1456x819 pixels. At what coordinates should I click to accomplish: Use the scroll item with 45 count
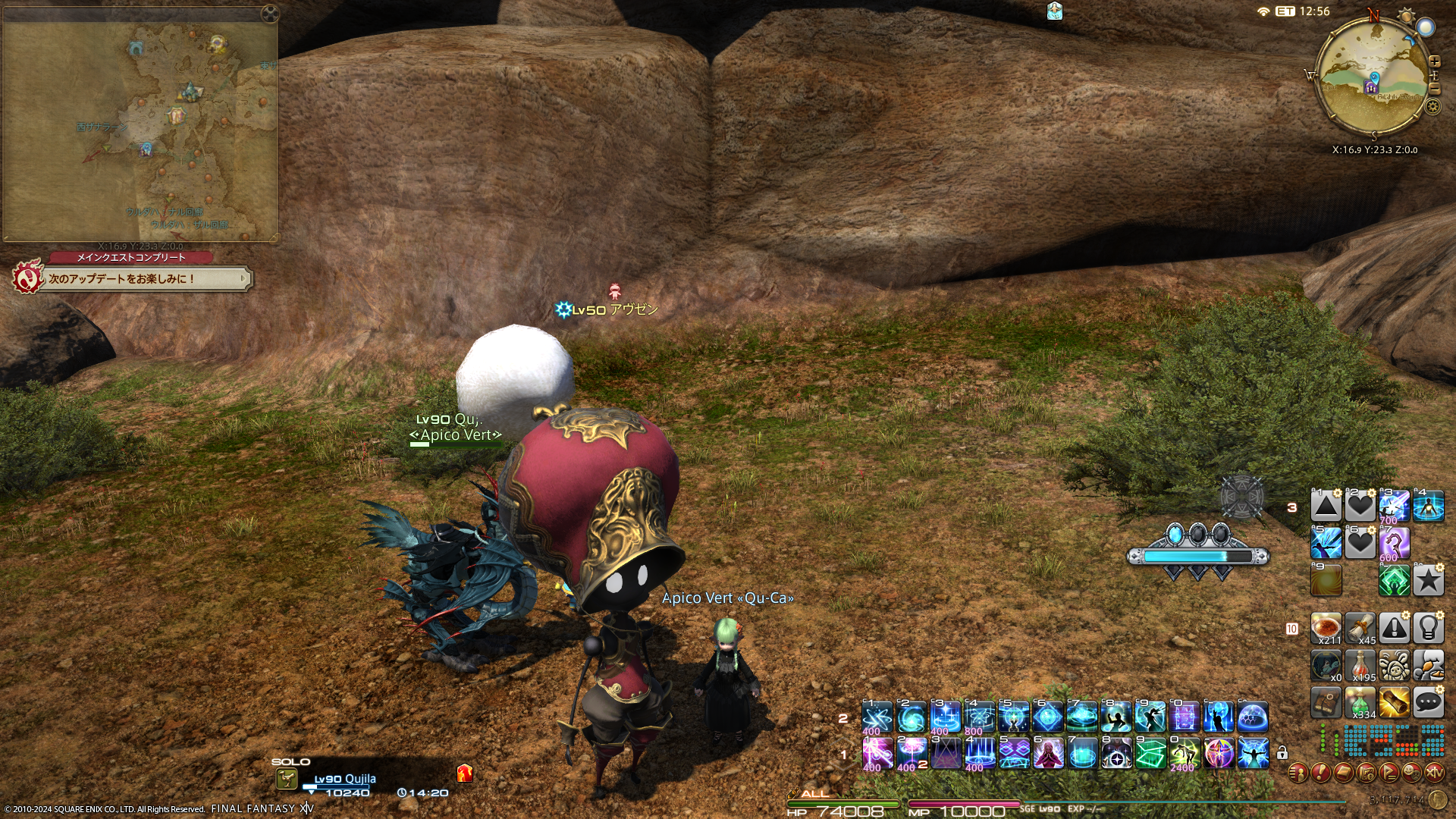point(1360,628)
